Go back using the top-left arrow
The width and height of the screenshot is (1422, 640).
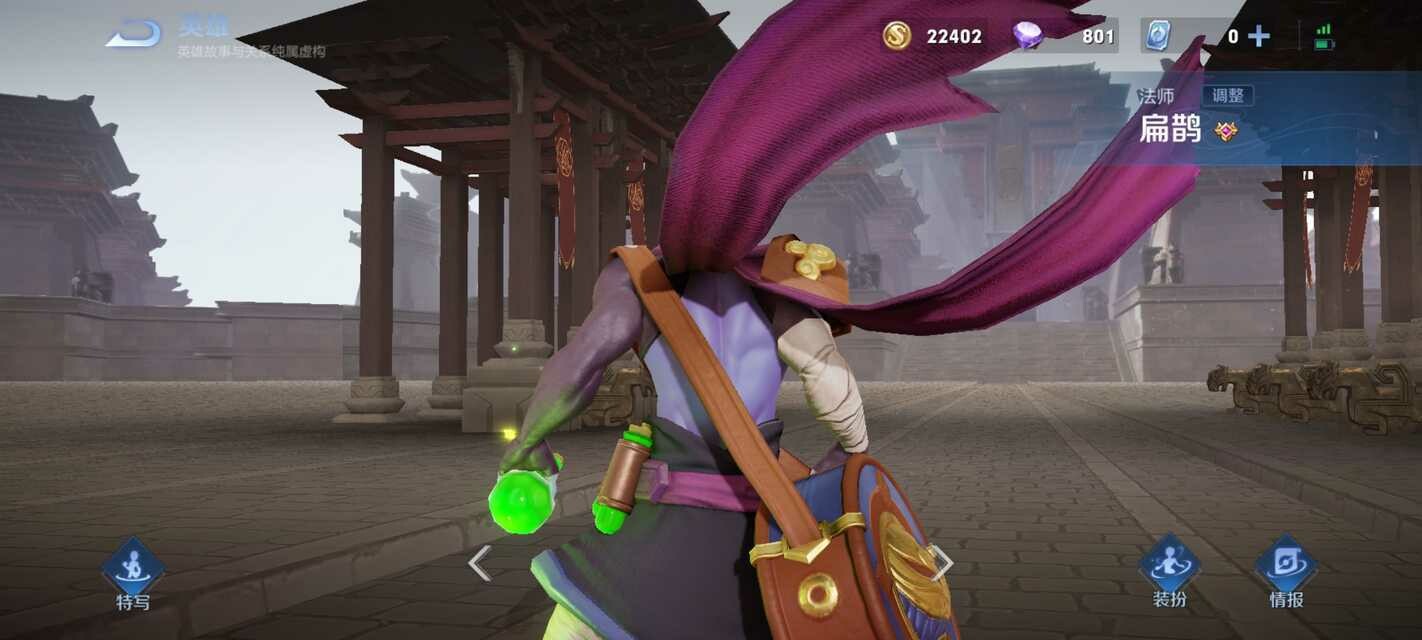pyautogui.click(x=134, y=34)
